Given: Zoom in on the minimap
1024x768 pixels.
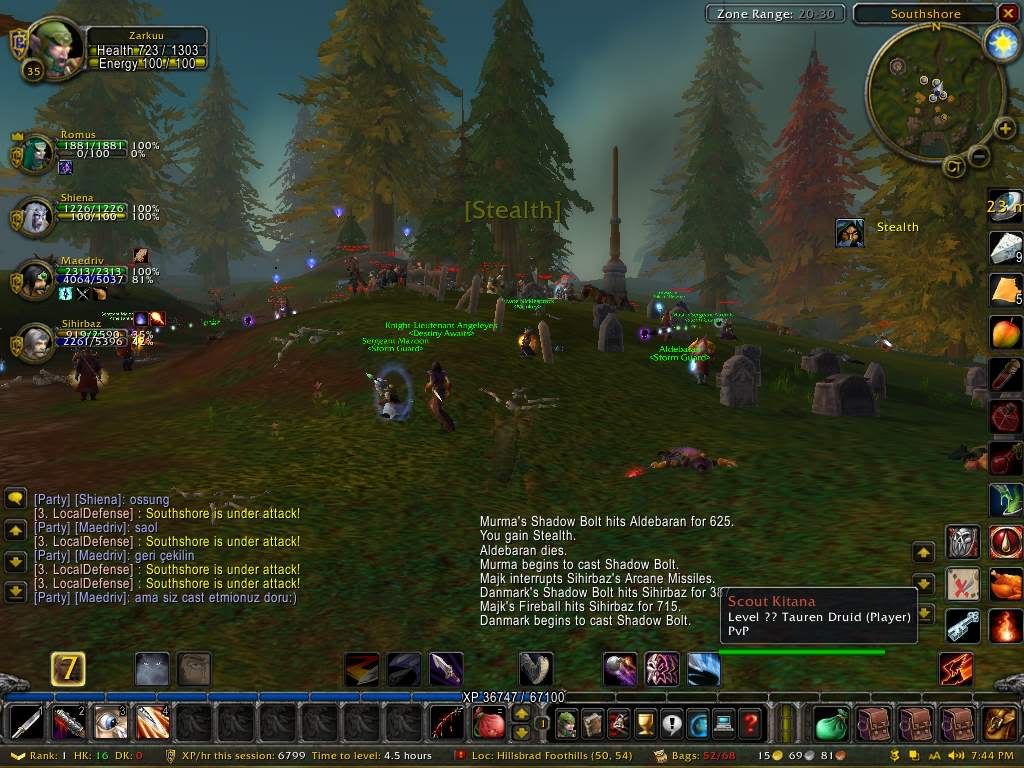Looking at the screenshot, I should coord(1004,128).
